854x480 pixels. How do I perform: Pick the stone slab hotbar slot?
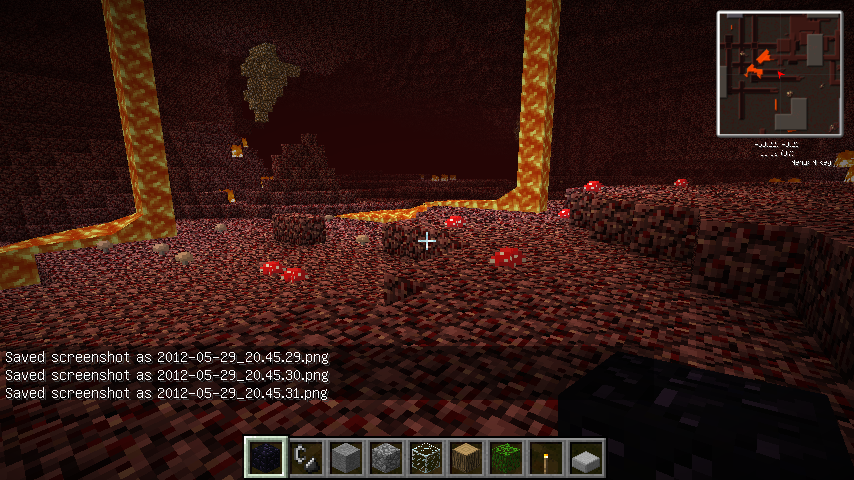[587, 458]
